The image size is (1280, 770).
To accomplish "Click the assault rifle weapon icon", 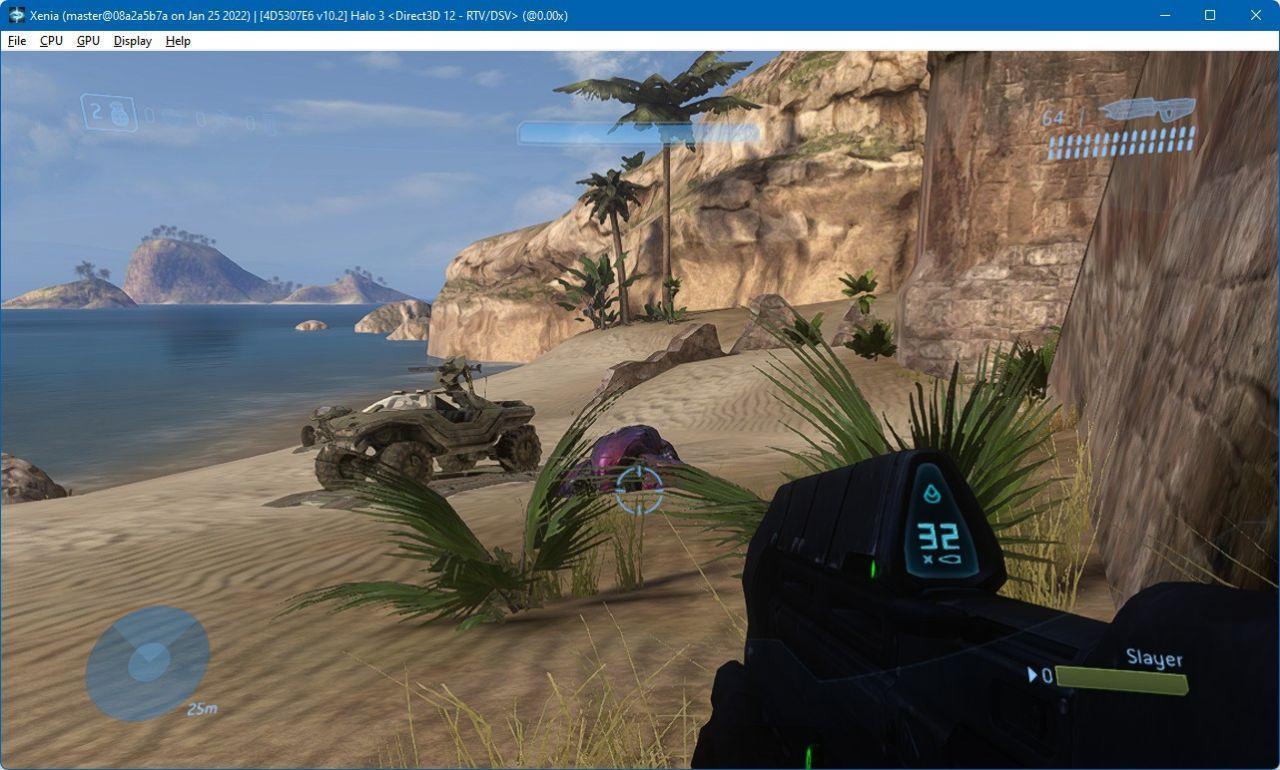I will [1147, 109].
